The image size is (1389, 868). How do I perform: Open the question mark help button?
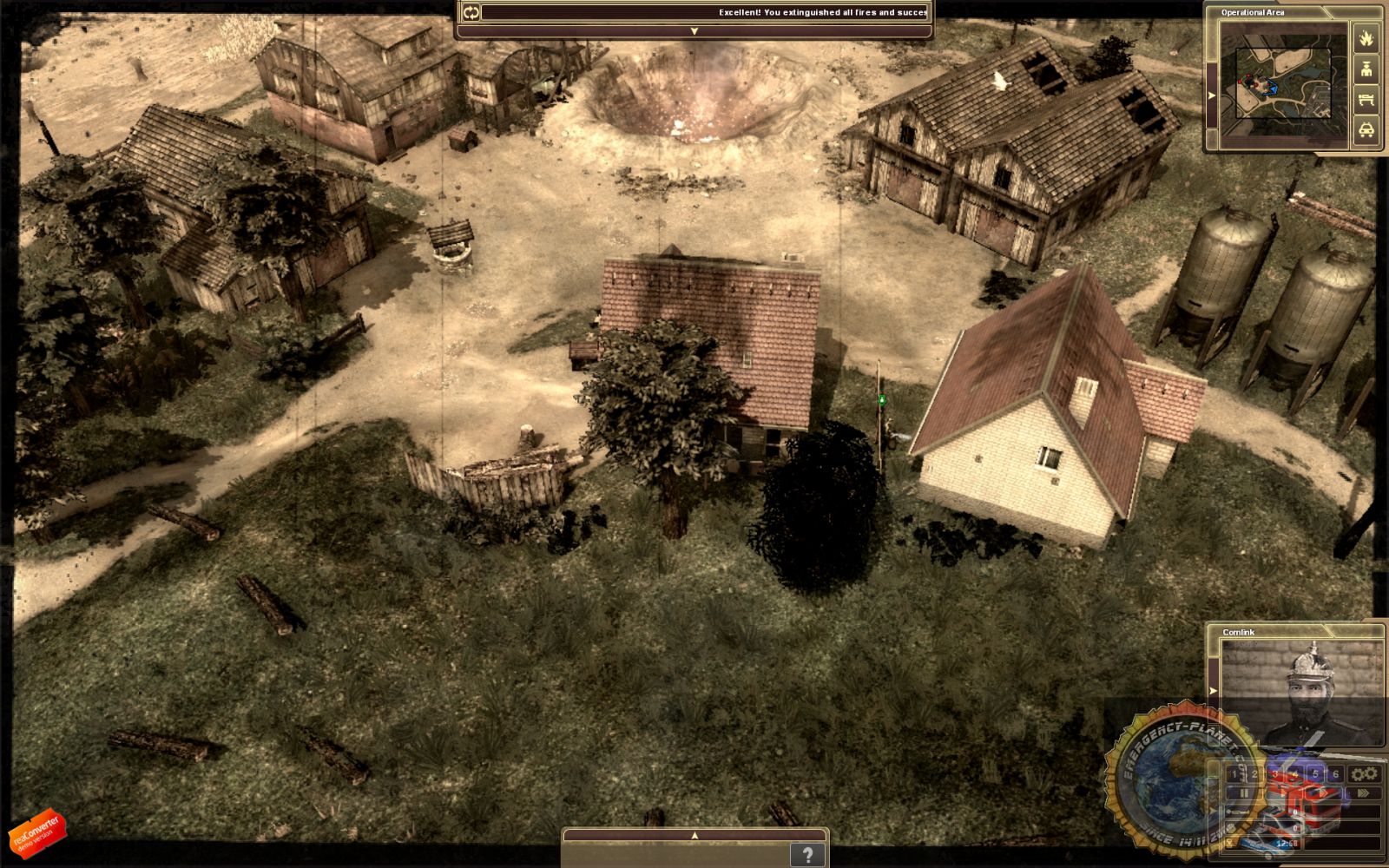click(807, 855)
